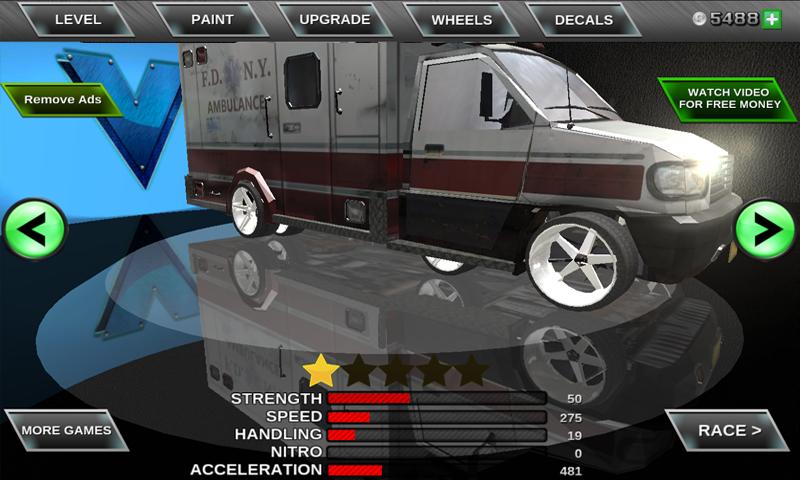
Task: Watch video for free money
Action: (727, 99)
